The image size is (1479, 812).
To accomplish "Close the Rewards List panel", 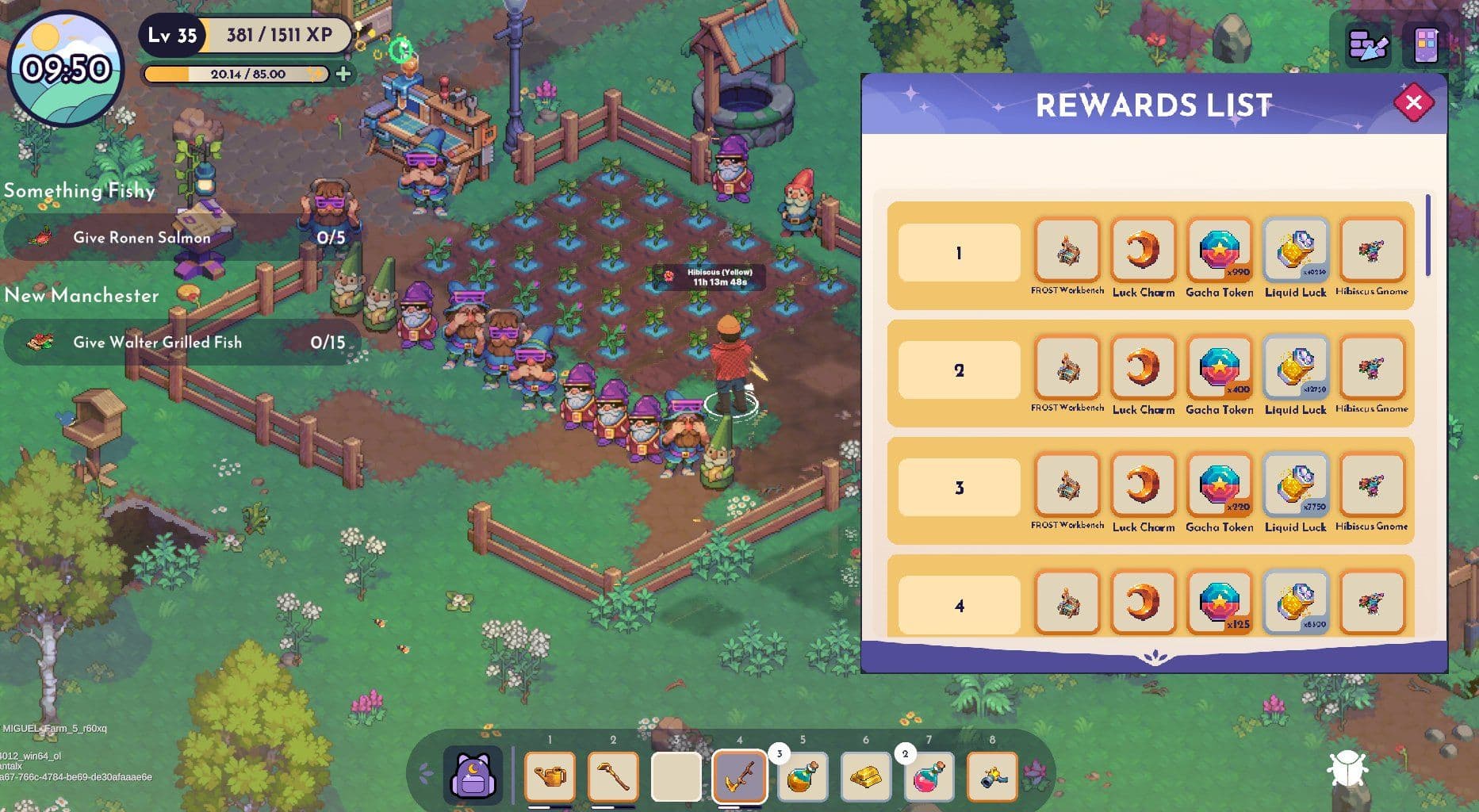I will point(1416,101).
